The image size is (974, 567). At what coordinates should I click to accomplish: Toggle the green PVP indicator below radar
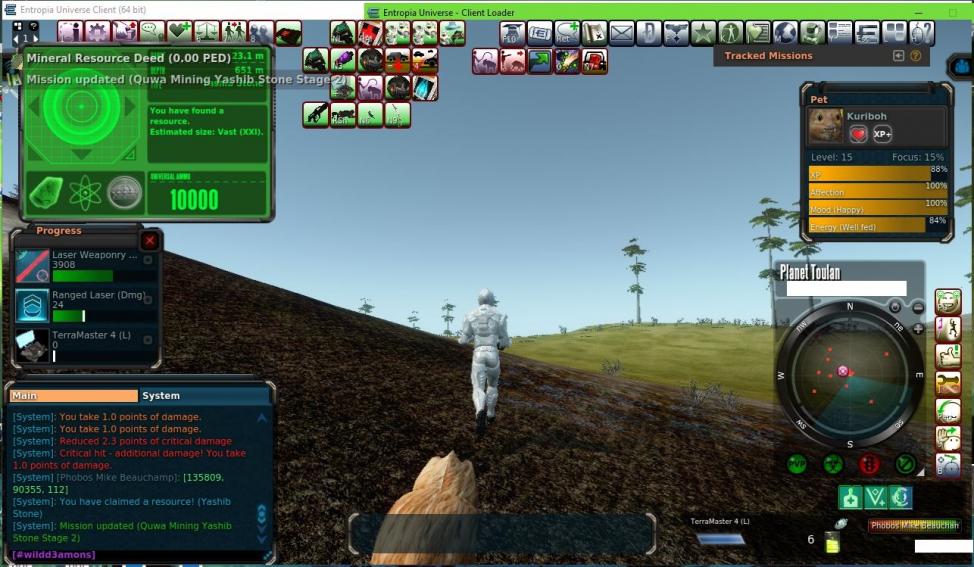click(797, 463)
